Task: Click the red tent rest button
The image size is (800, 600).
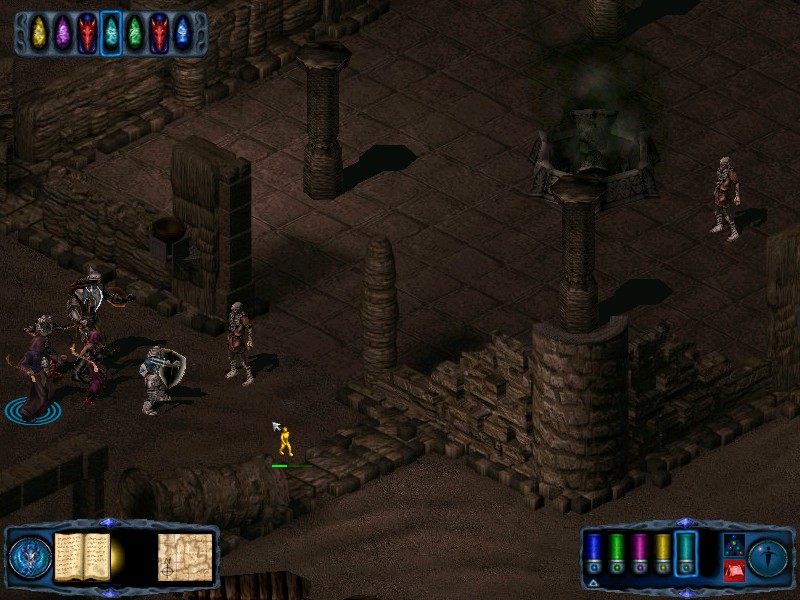Action: point(733,571)
